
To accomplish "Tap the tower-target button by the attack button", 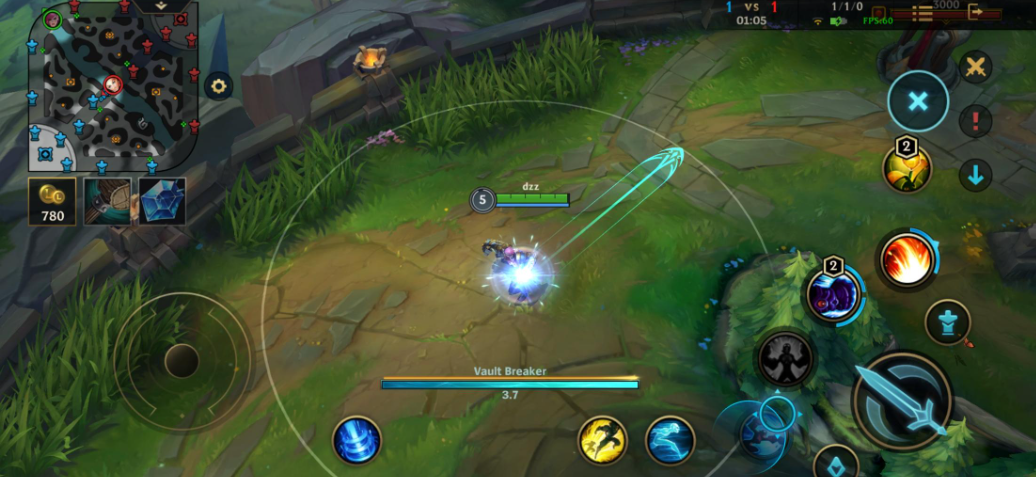I will tap(946, 322).
